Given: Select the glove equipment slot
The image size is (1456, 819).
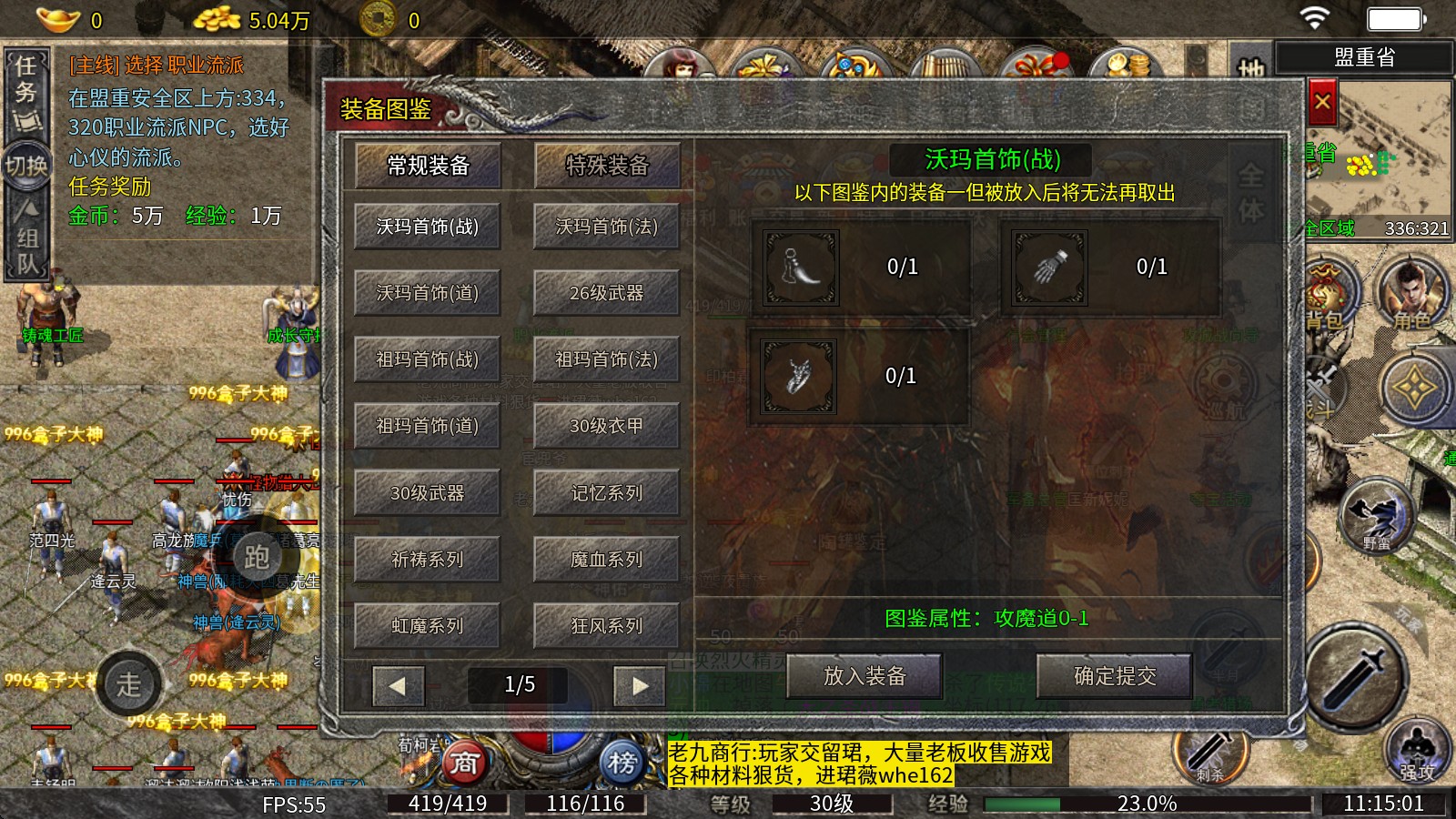Looking at the screenshot, I should click(x=1050, y=267).
